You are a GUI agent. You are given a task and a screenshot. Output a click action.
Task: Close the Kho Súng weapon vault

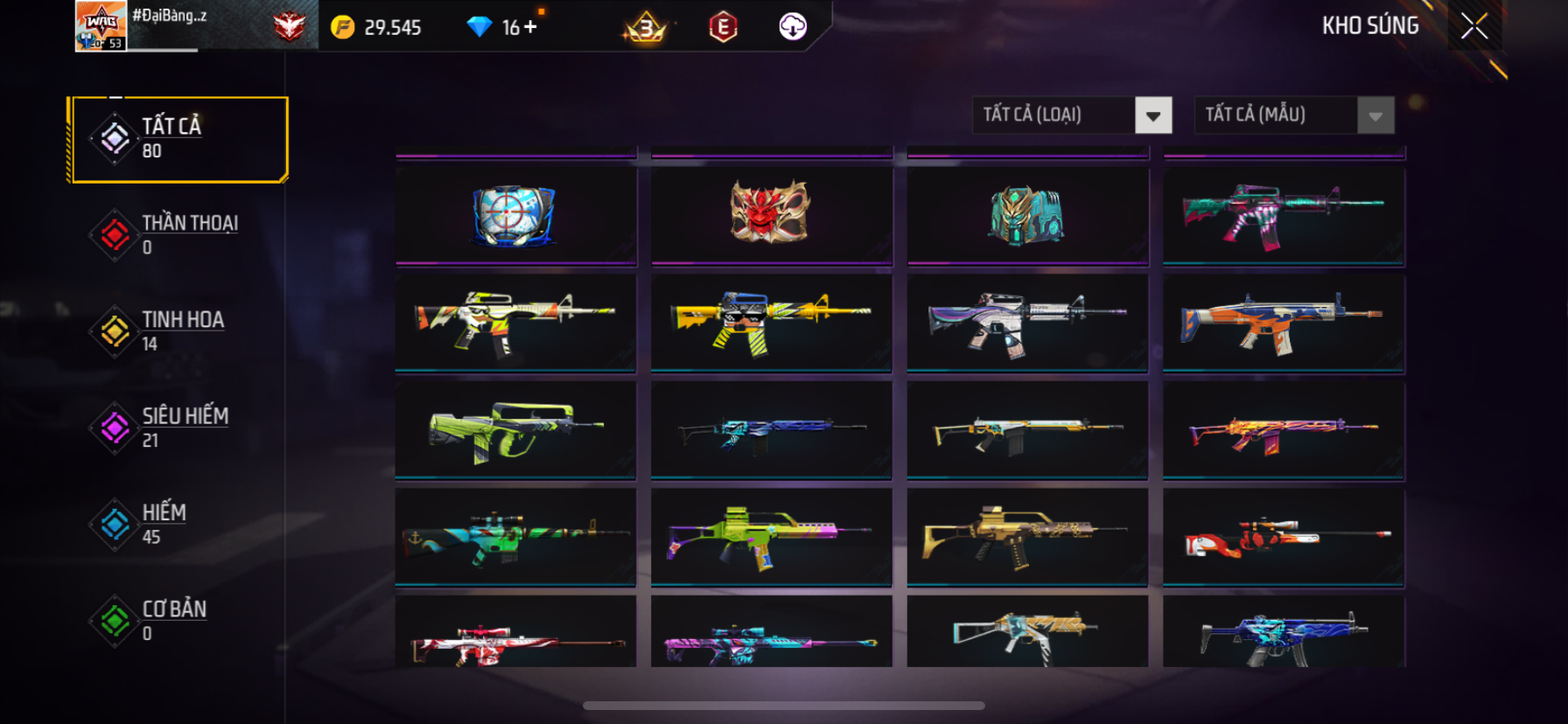(x=1474, y=27)
